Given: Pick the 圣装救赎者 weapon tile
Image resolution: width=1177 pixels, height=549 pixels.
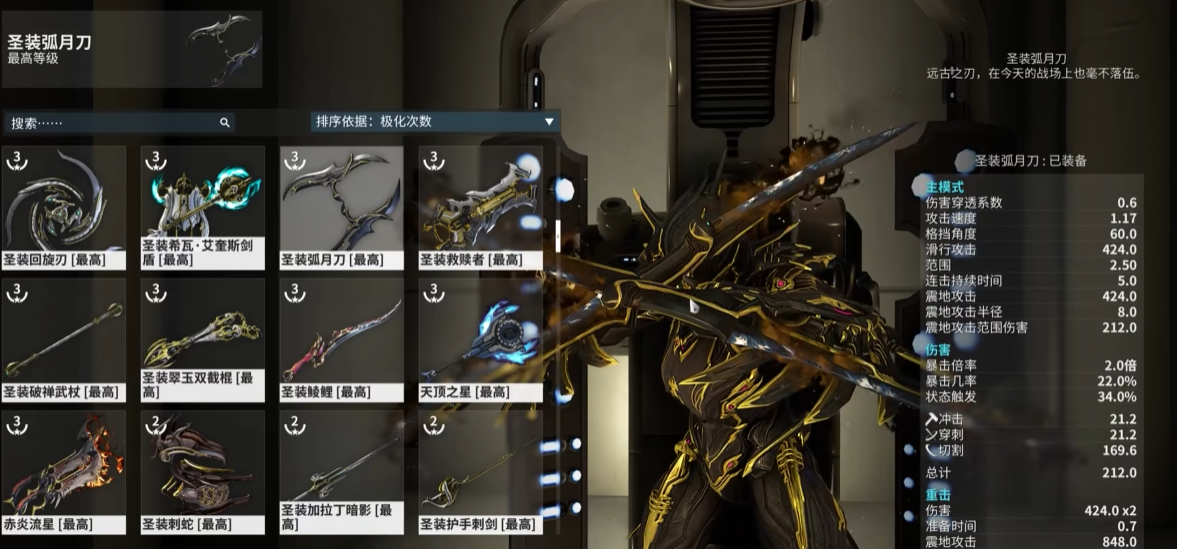Looking at the screenshot, I should (480, 207).
